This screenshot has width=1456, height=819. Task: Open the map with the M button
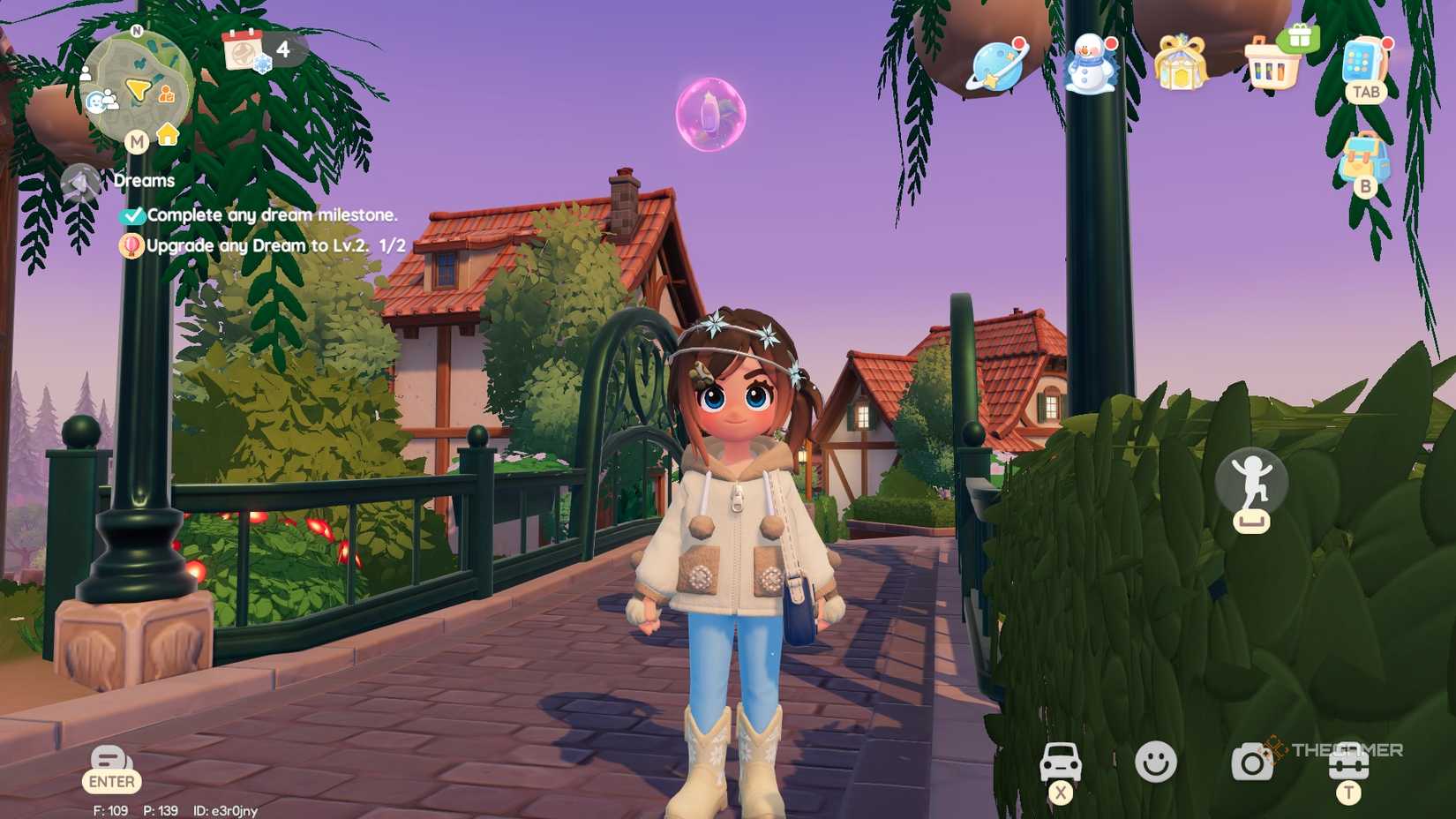click(138, 139)
